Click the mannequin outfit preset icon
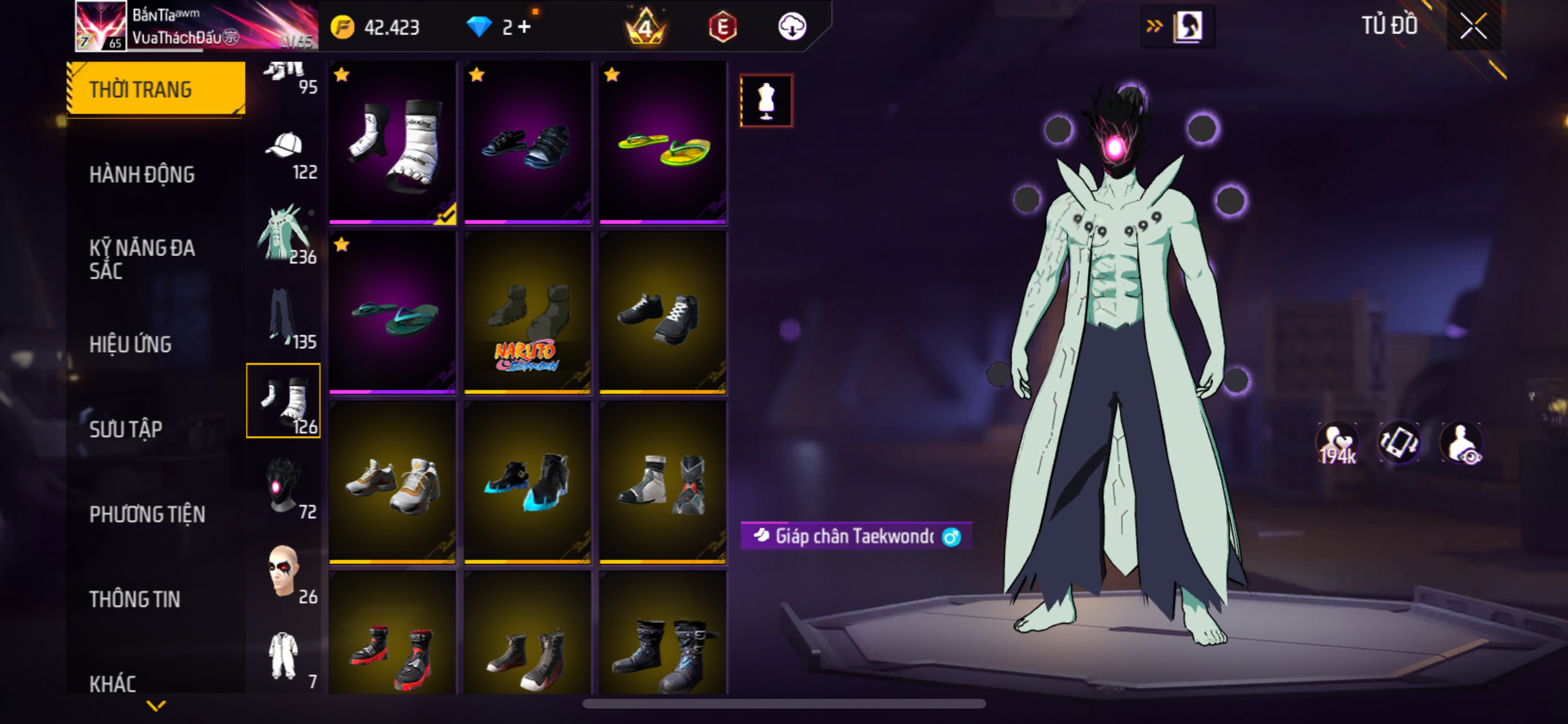The height and width of the screenshot is (724, 1568). click(x=766, y=101)
